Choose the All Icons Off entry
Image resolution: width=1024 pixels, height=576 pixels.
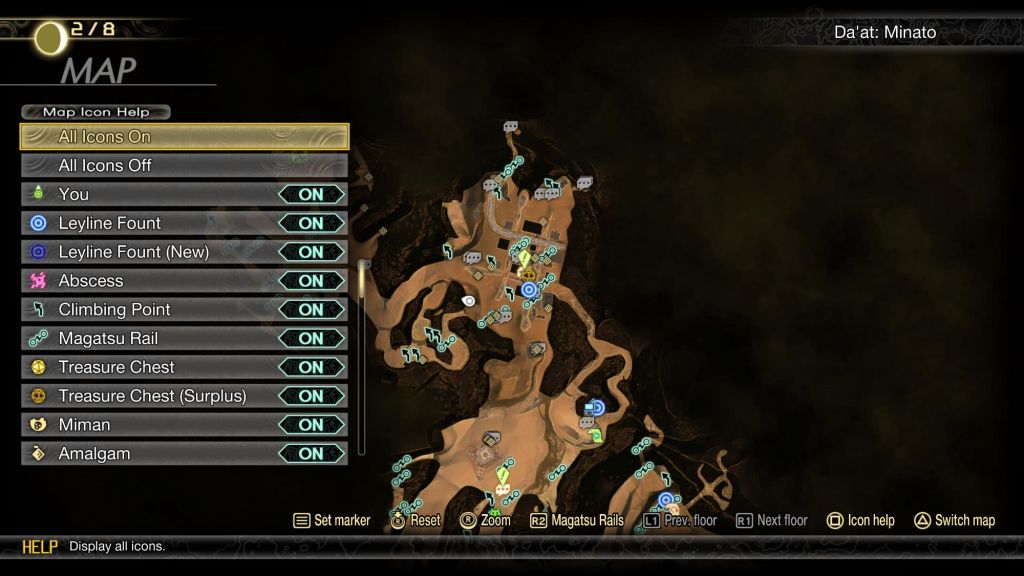(x=184, y=165)
